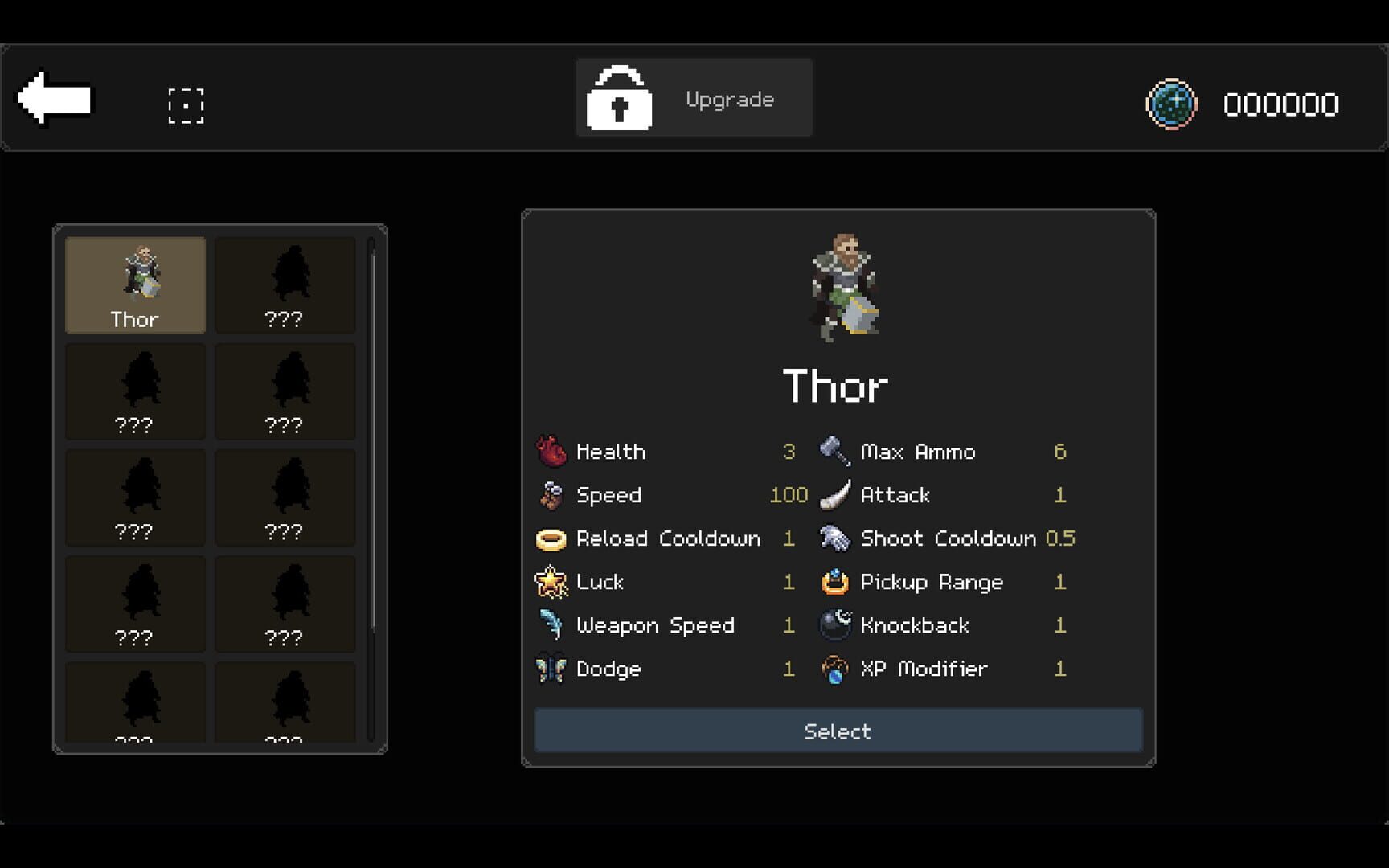
Task: Click the Reload Cooldown ring icon
Action: click(x=551, y=538)
